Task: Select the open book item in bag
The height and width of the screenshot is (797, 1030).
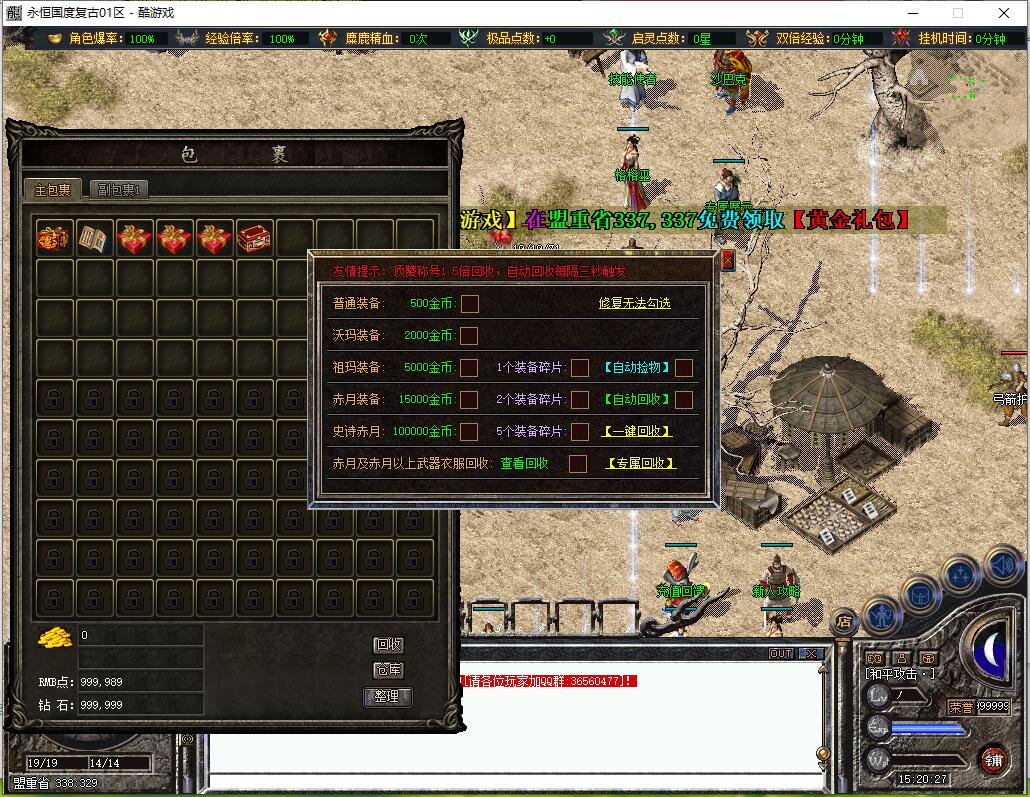Action: [x=95, y=239]
